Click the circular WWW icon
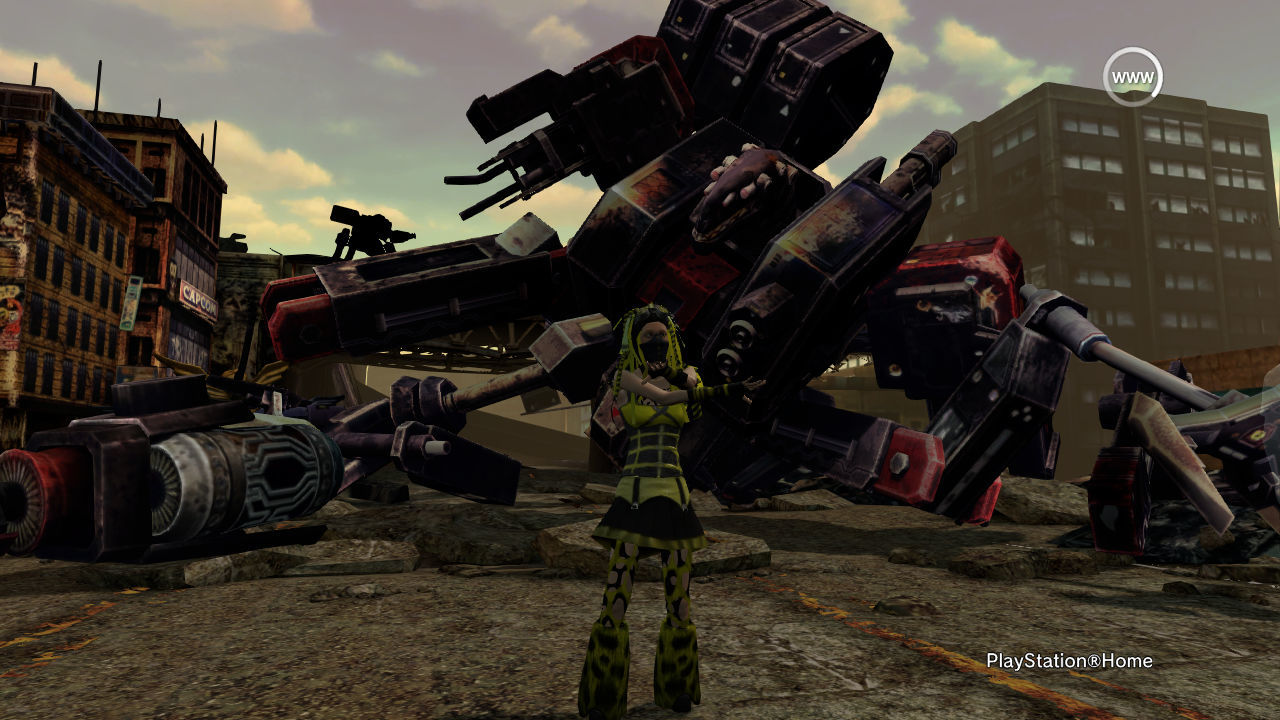1280x720 pixels. (x=1132, y=77)
